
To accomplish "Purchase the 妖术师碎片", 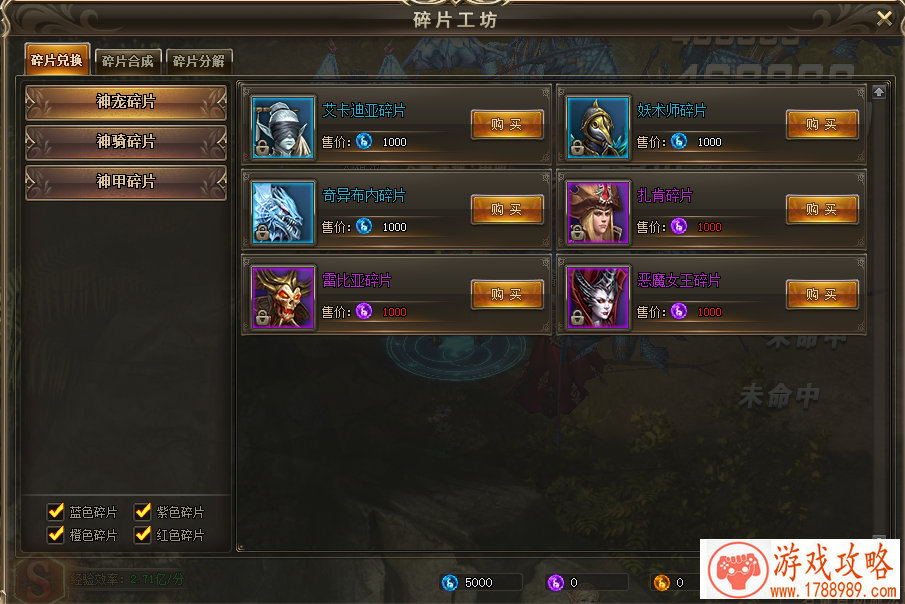I will 822,125.
